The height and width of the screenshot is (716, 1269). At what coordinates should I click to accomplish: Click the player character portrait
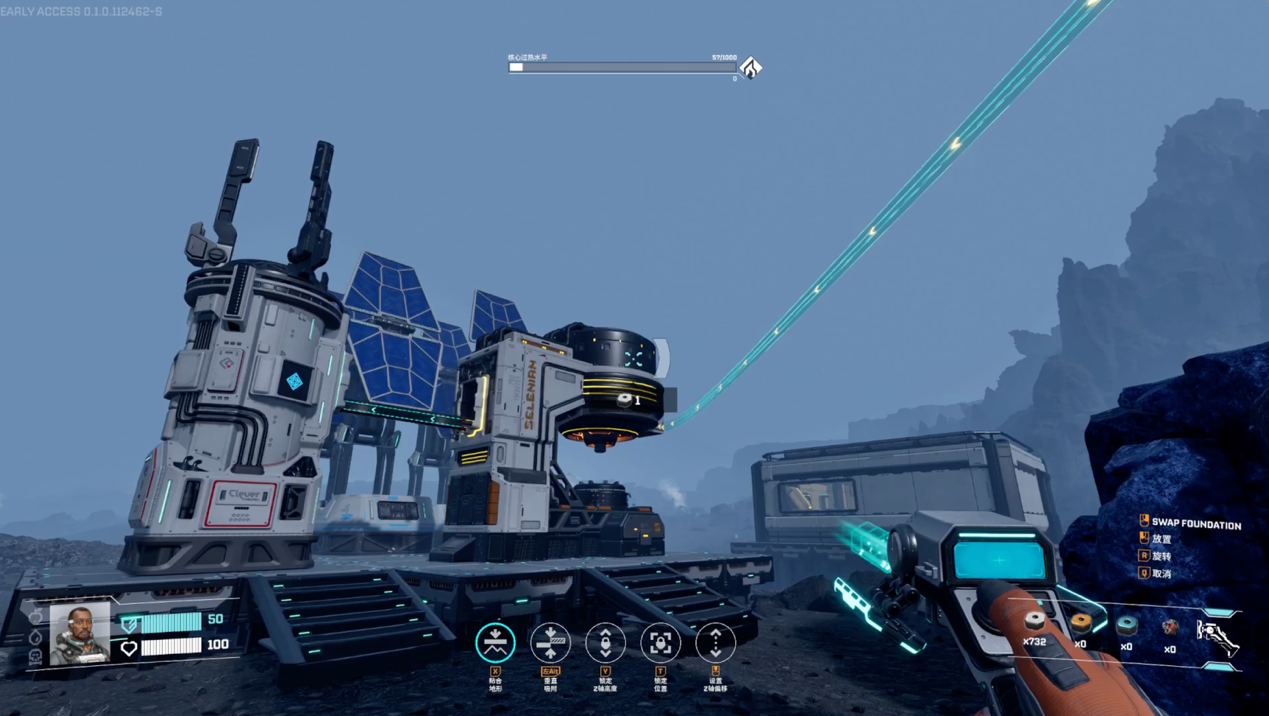pyautogui.click(x=80, y=634)
